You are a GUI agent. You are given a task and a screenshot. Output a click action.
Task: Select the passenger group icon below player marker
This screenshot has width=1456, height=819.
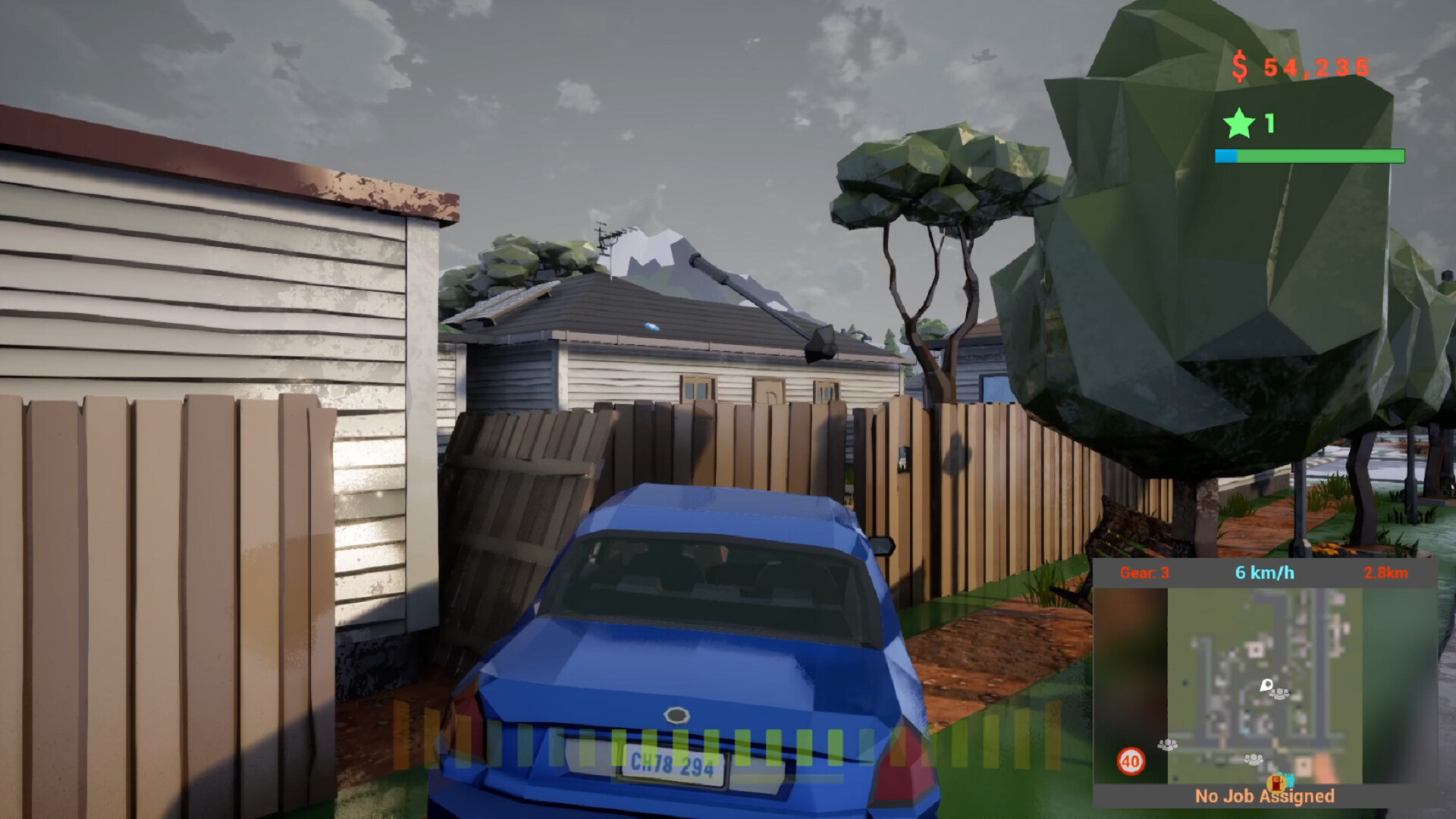(x=1254, y=759)
